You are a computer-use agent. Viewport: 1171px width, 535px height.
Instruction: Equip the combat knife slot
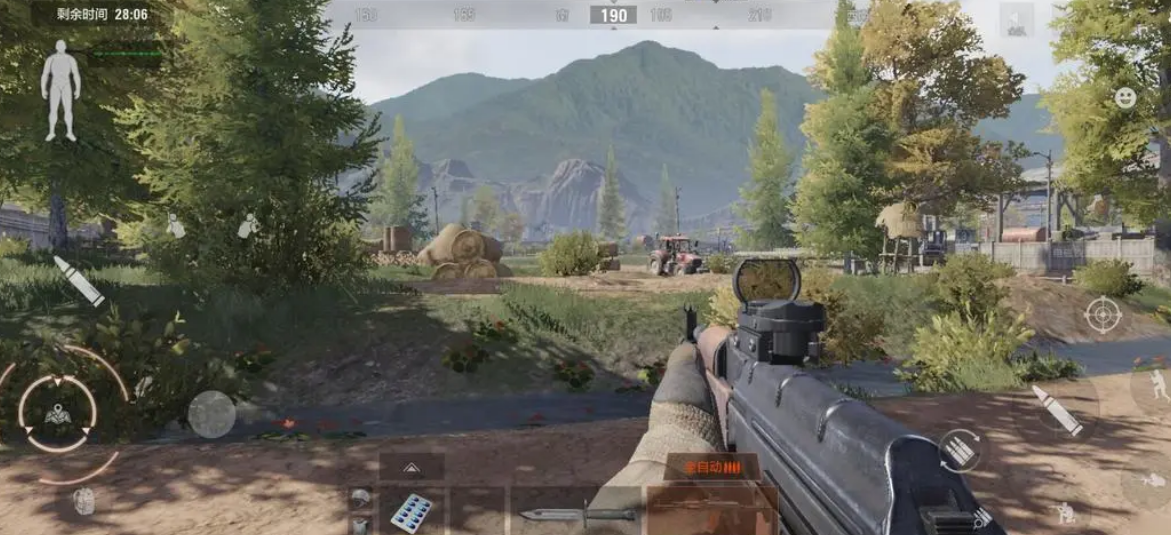click(577, 514)
